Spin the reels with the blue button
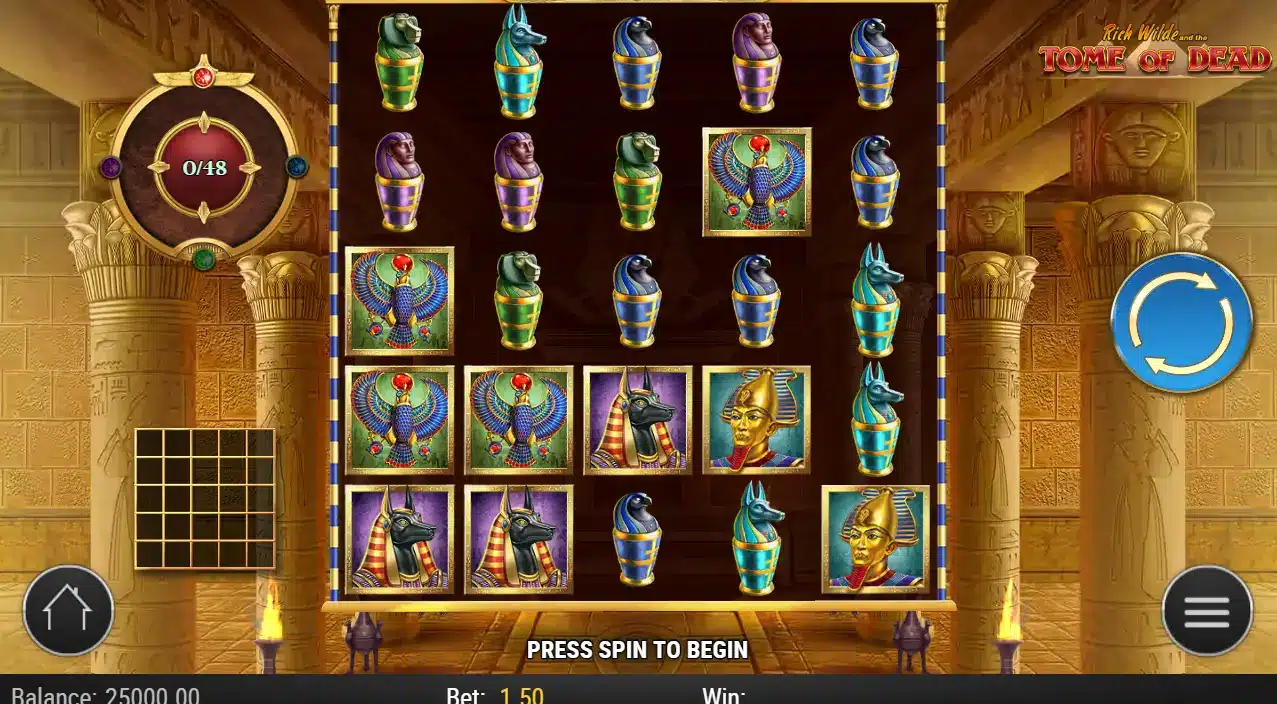Image resolution: width=1277 pixels, height=704 pixels. pyautogui.click(x=1181, y=322)
